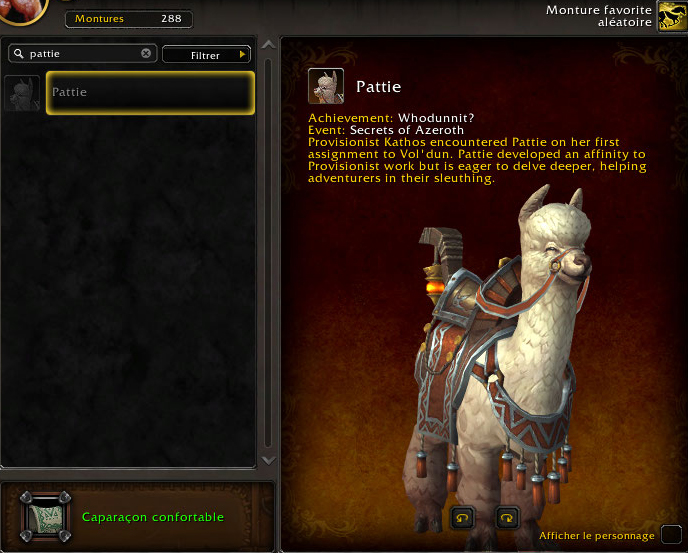Clear the mount search text
The height and width of the screenshot is (553, 688).
pos(146,54)
